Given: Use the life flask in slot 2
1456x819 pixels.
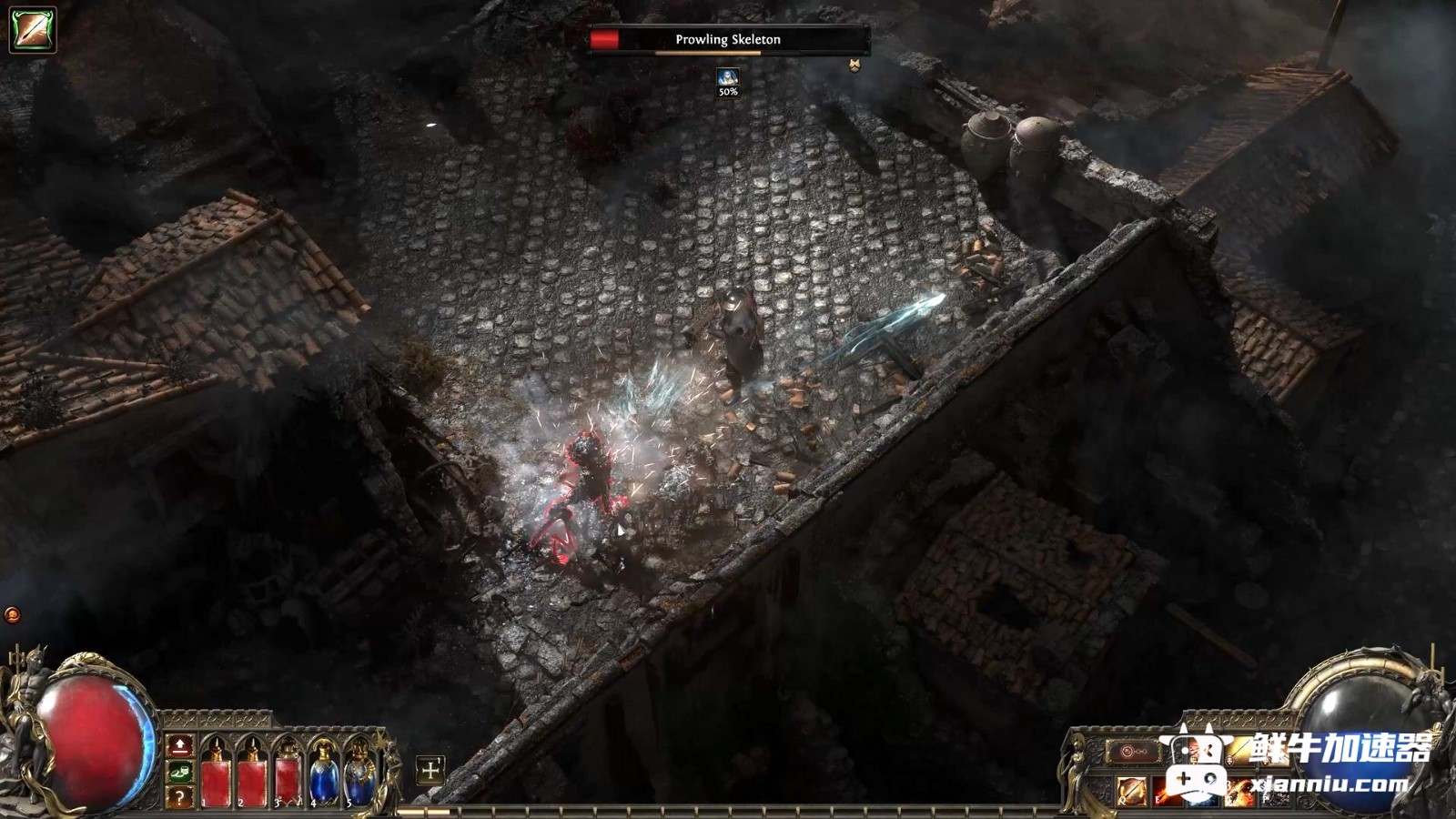Looking at the screenshot, I should (x=252, y=777).
